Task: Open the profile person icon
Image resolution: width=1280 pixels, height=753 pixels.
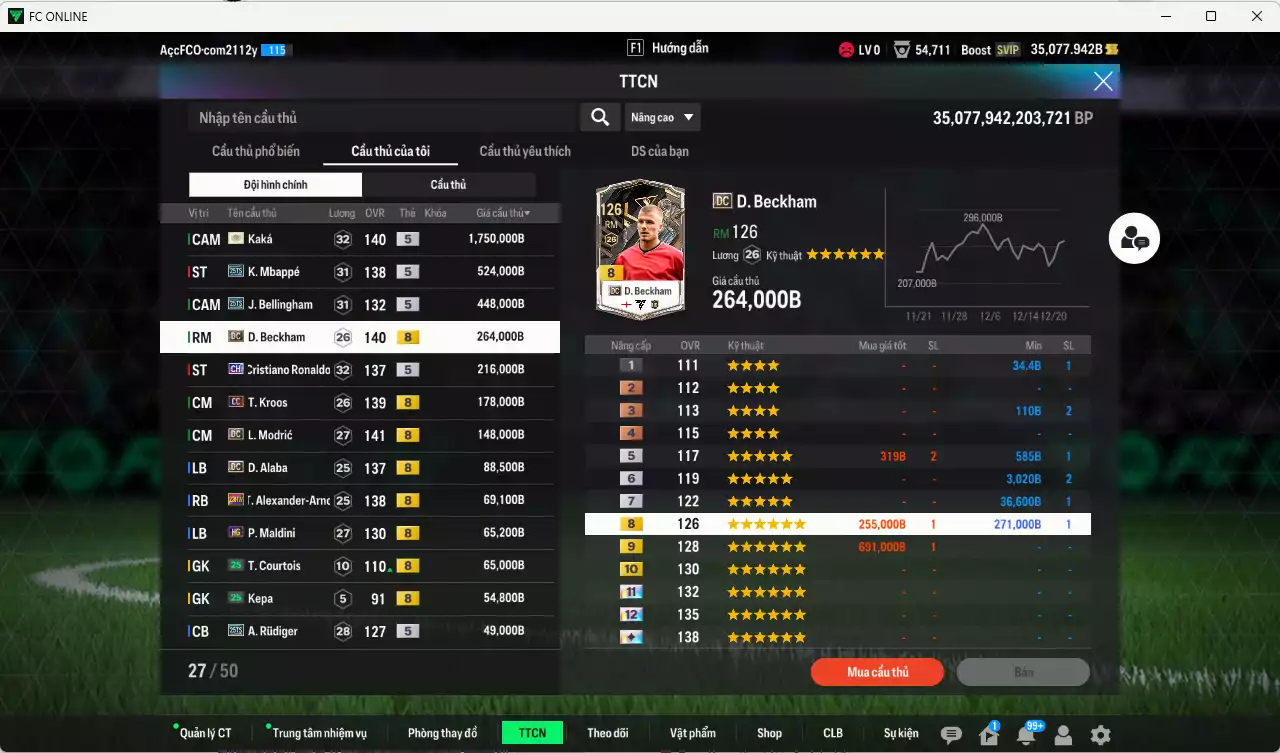Action: click(1062, 735)
